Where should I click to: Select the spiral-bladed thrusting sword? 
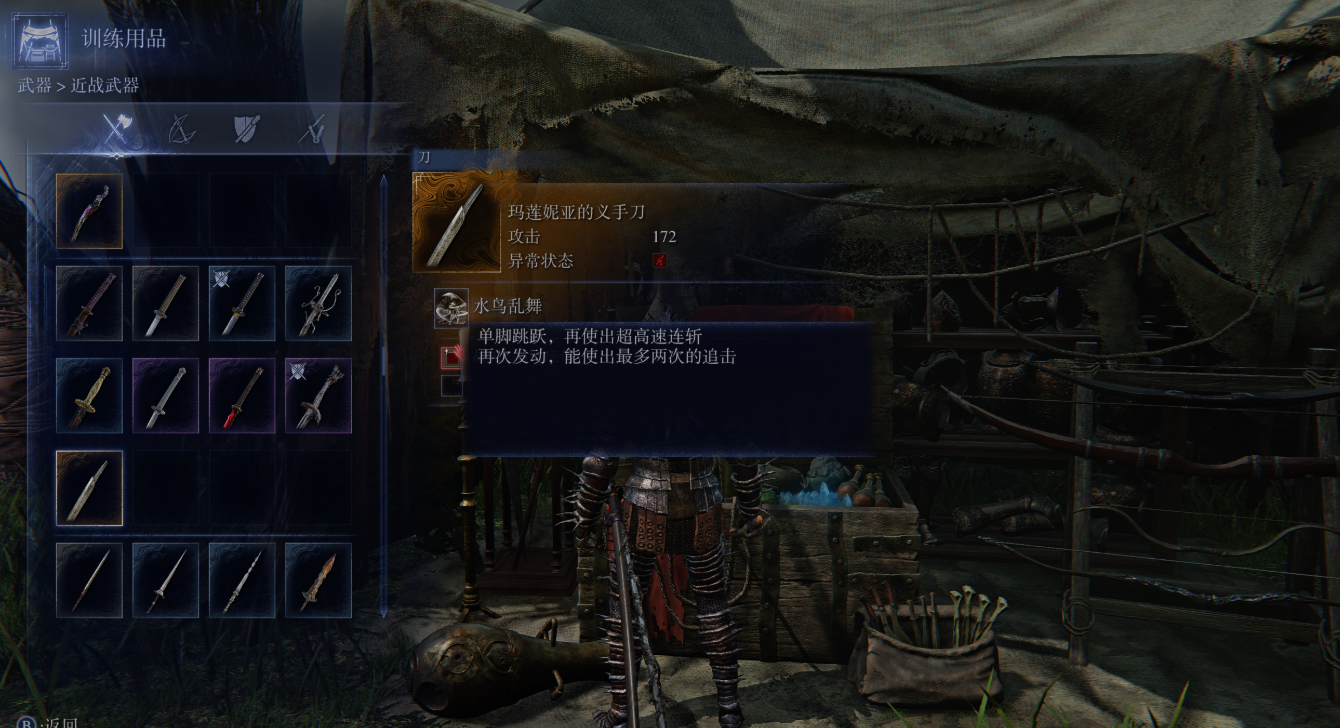pos(242,580)
